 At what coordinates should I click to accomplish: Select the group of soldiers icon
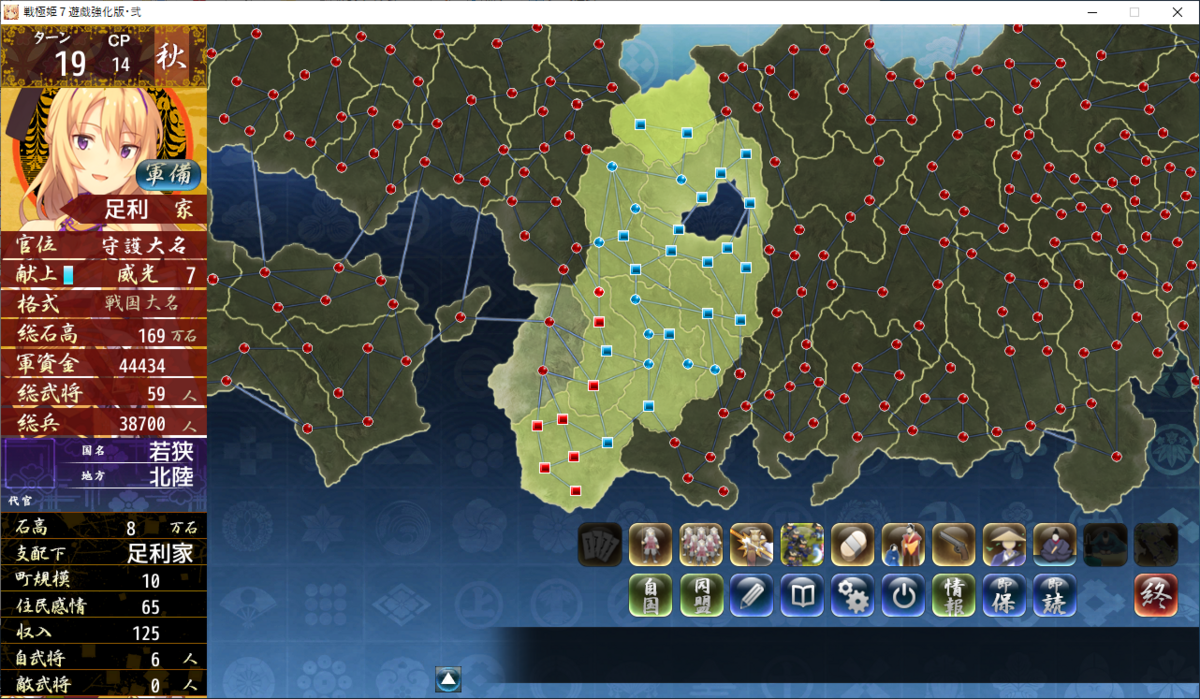(701, 545)
